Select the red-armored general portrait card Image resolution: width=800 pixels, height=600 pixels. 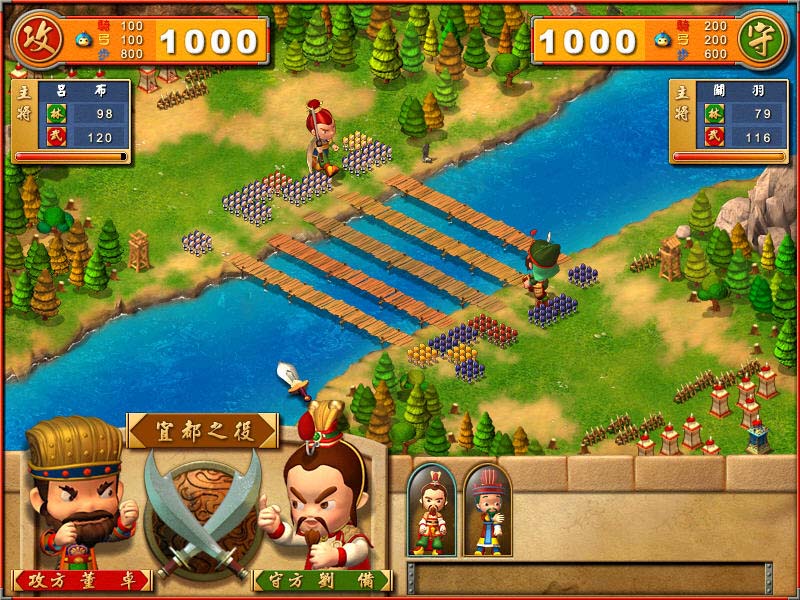(432, 510)
